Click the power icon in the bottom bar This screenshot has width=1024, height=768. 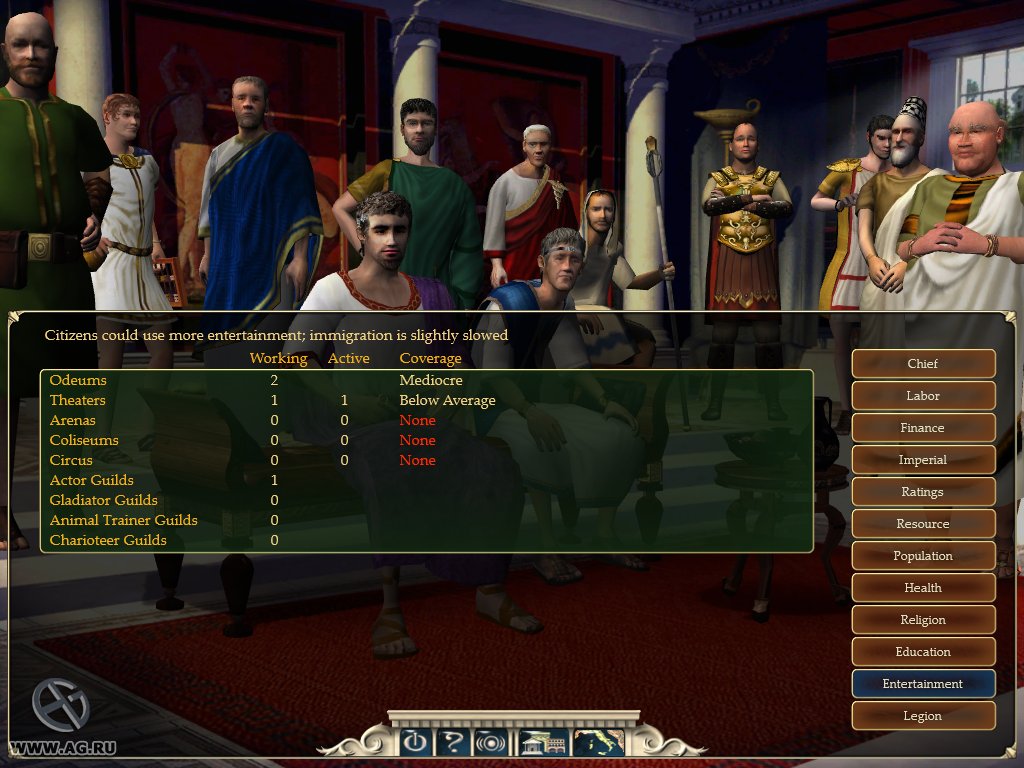[415, 742]
